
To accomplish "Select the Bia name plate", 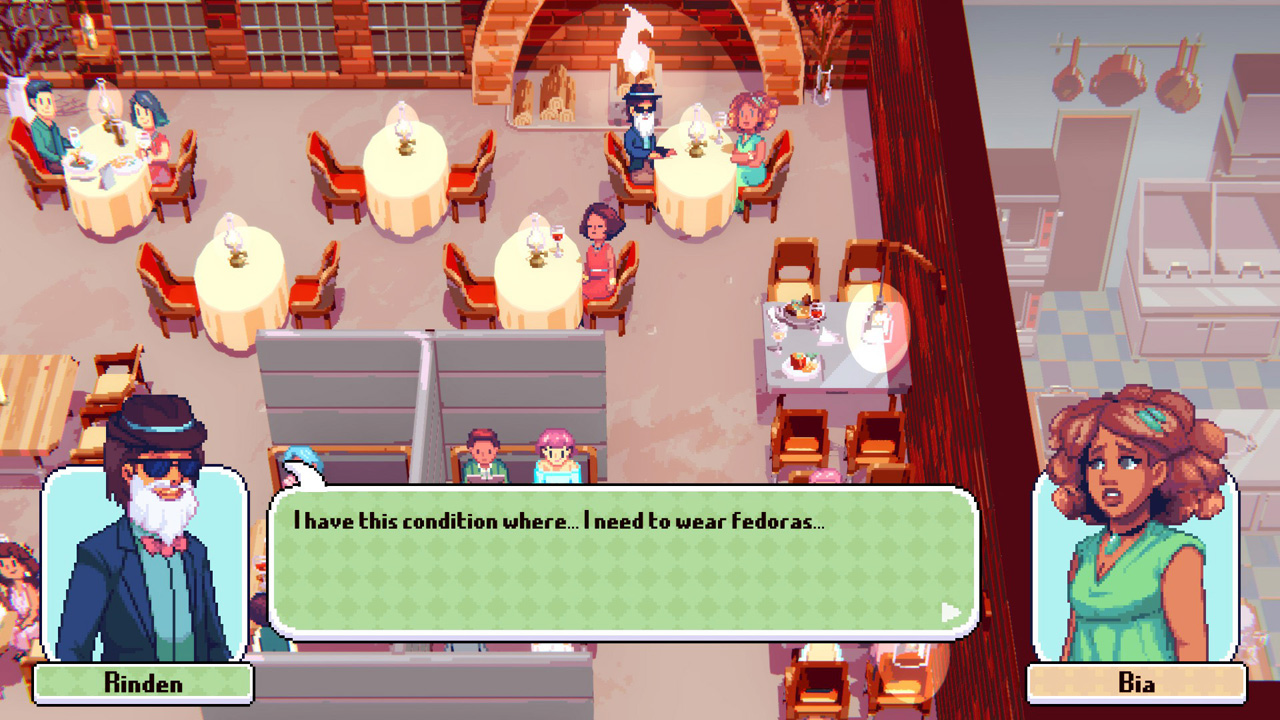I will point(1139,684).
